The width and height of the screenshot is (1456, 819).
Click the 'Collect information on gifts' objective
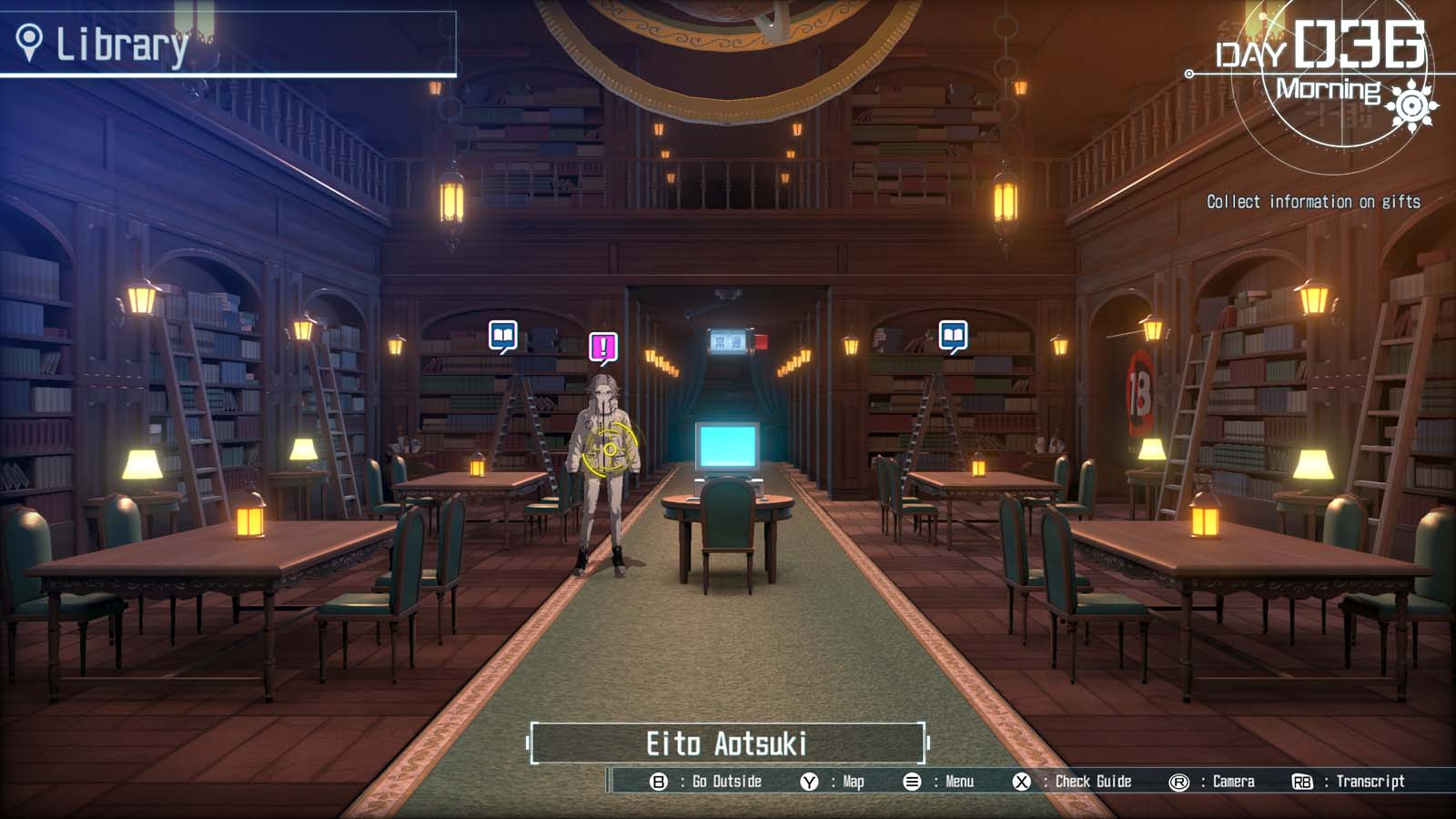[1313, 202]
